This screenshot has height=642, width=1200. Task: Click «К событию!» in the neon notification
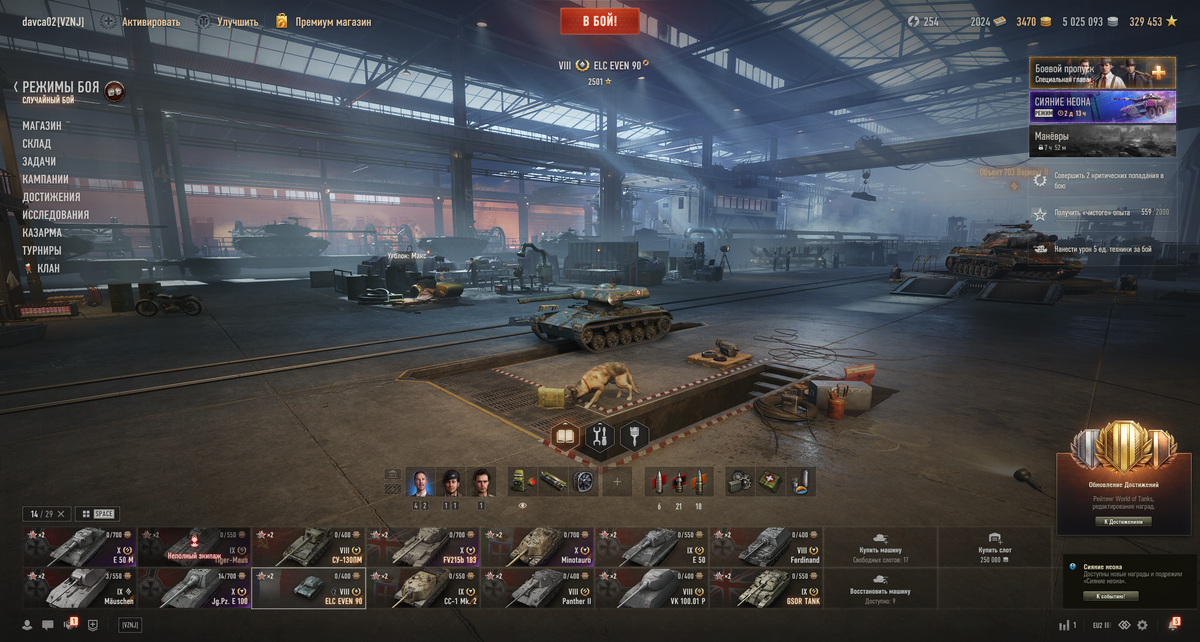point(1110,596)
